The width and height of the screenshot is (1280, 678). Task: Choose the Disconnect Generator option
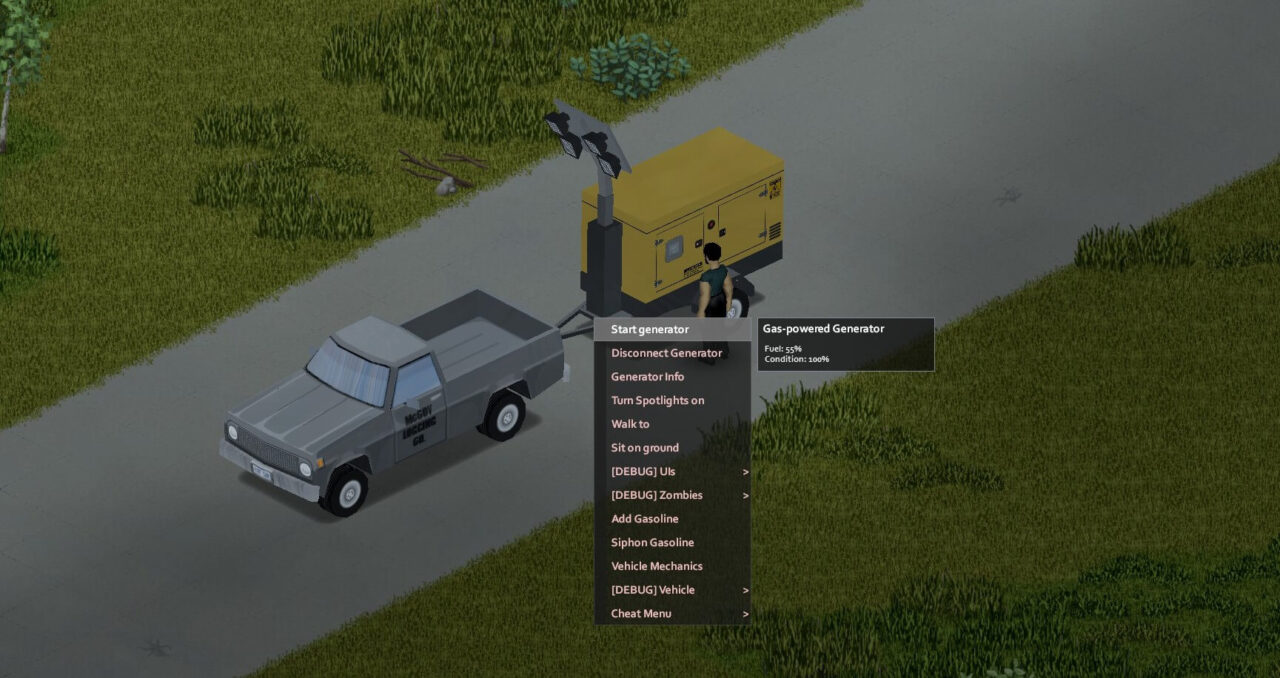(x=666, y=353)
